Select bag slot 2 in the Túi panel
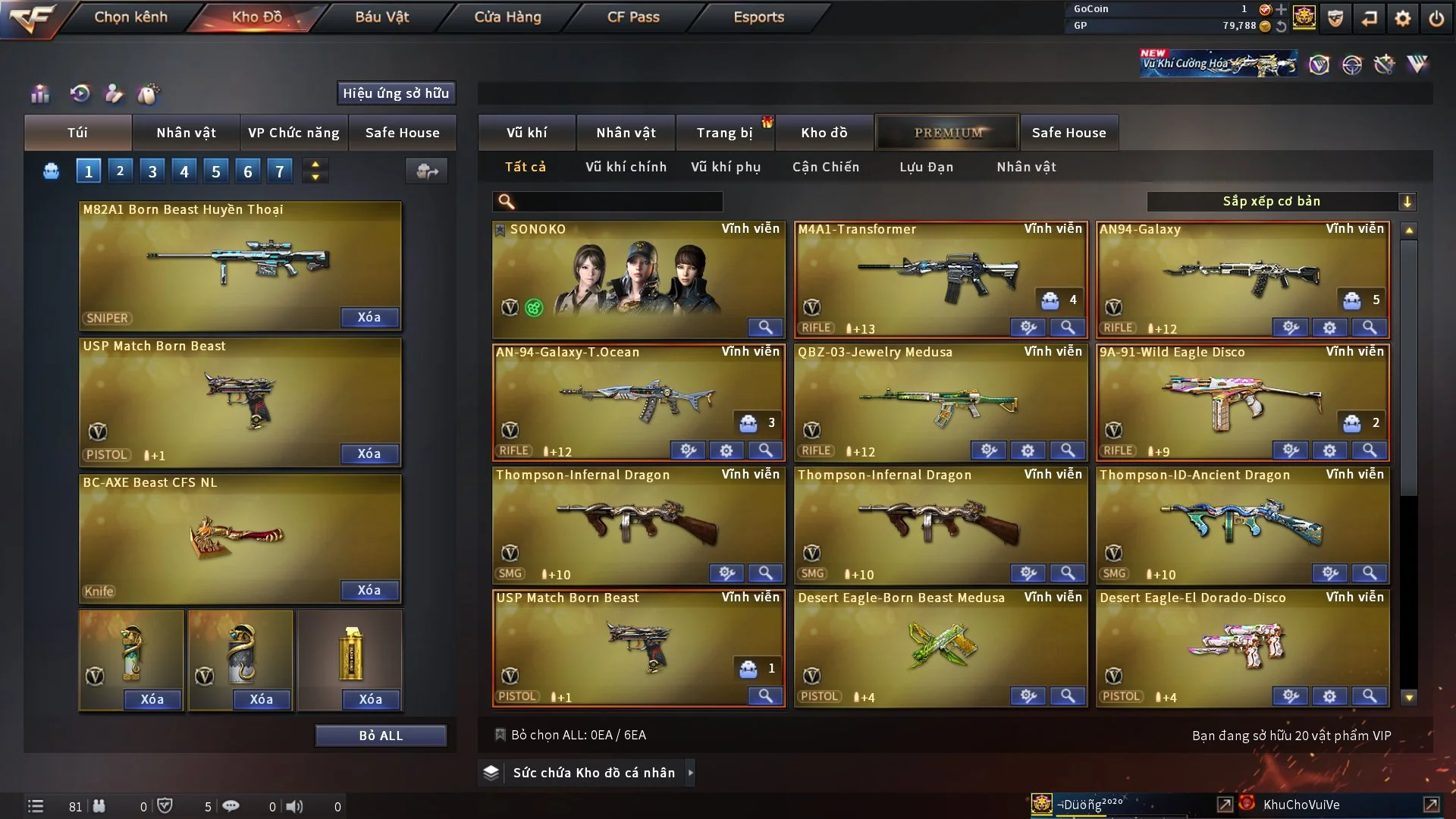The height and width of the screenshot is (819, 1456). (120, 171)
